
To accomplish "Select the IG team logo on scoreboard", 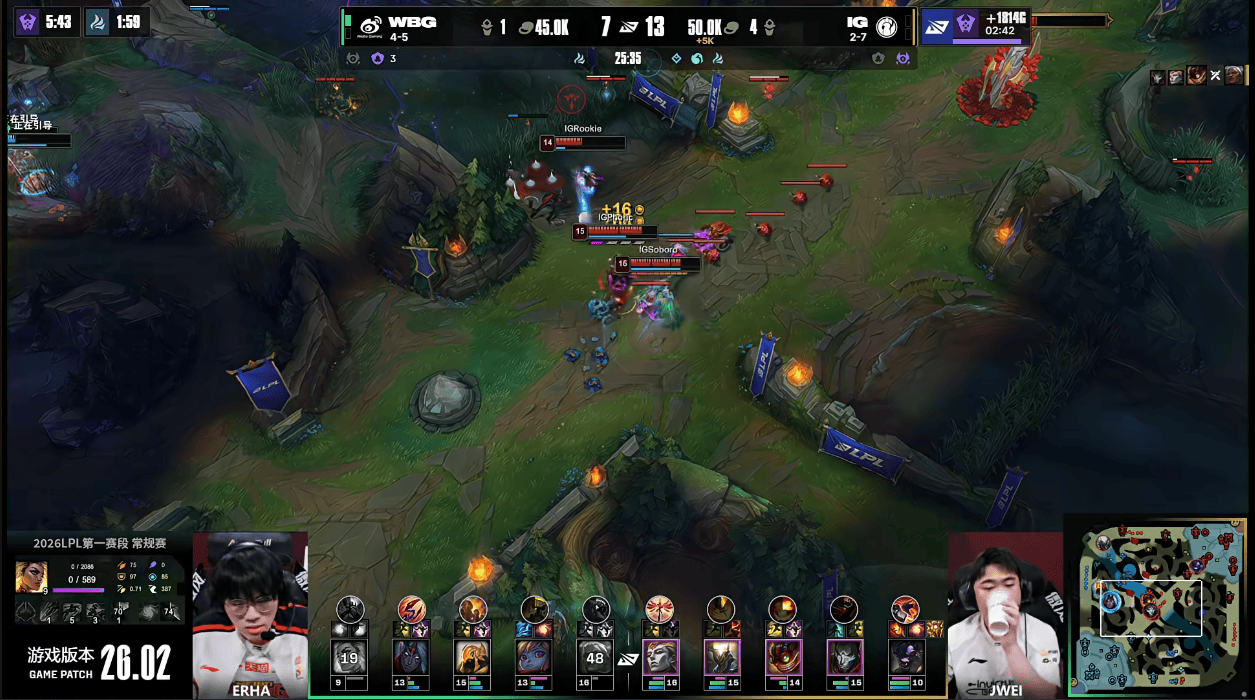I will coord(886,27).
